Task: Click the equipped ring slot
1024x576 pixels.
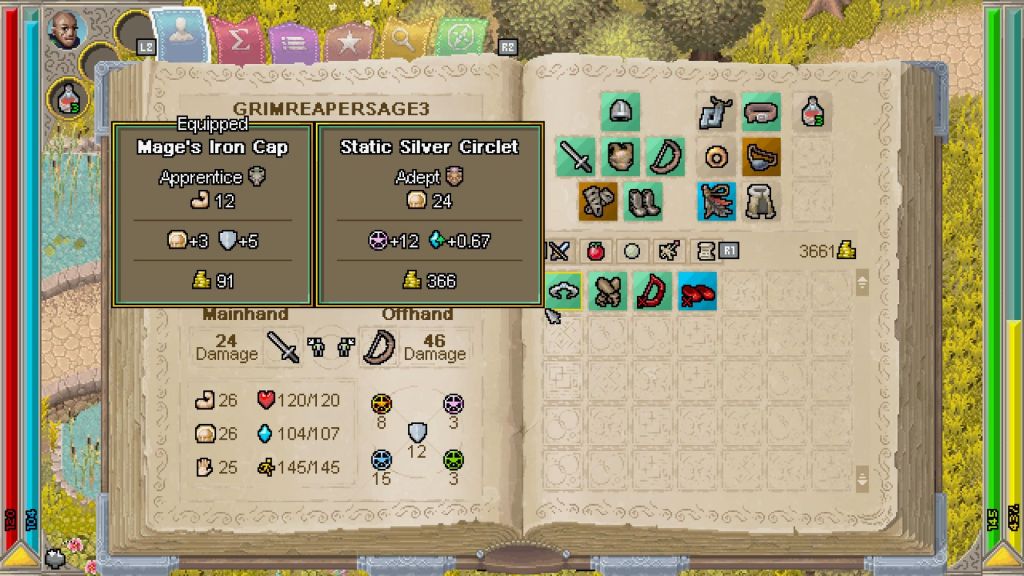Action: pyautogui.click(x=716, y=157)
